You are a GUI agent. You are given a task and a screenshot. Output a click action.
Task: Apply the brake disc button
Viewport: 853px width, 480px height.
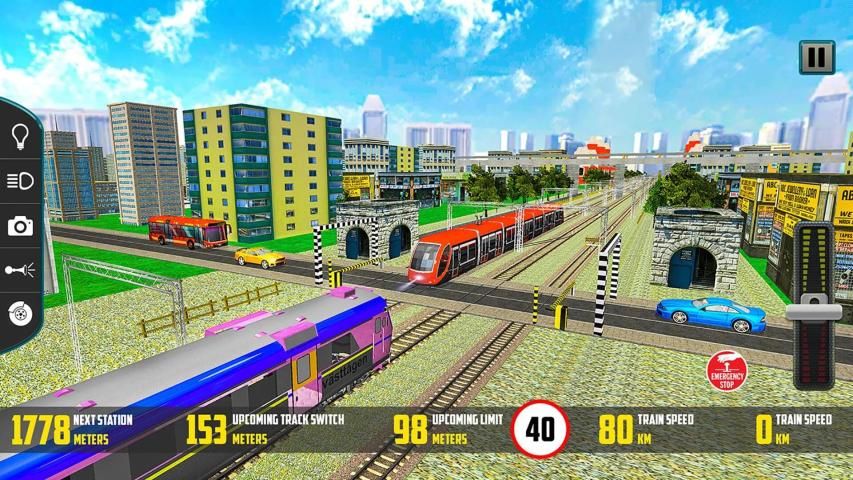click(19, 311)
